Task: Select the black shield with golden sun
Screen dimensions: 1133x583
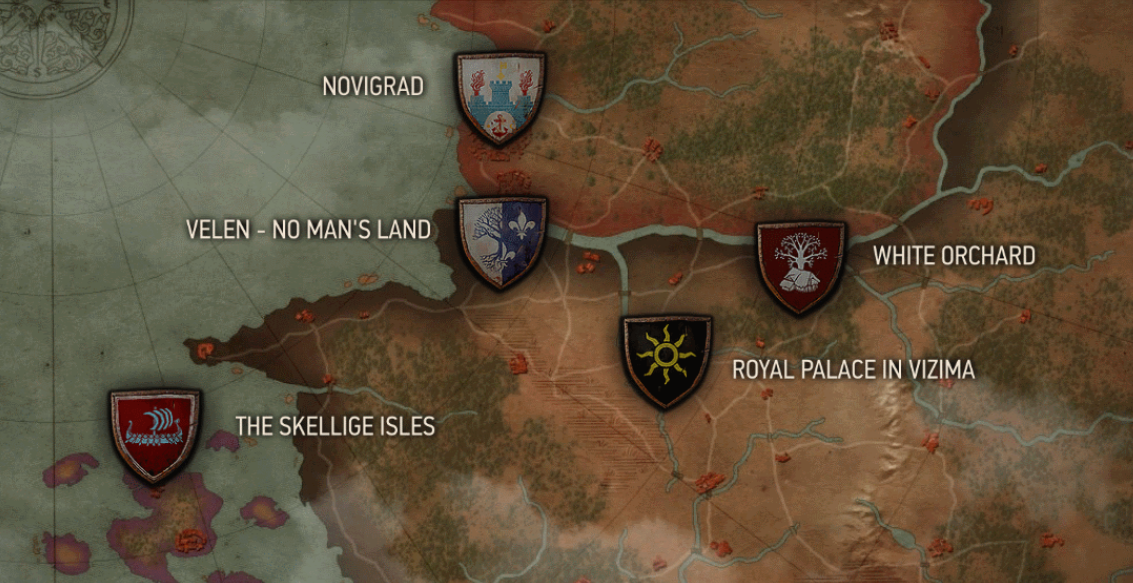Action: pyautogui.click(x=666, y=359)
